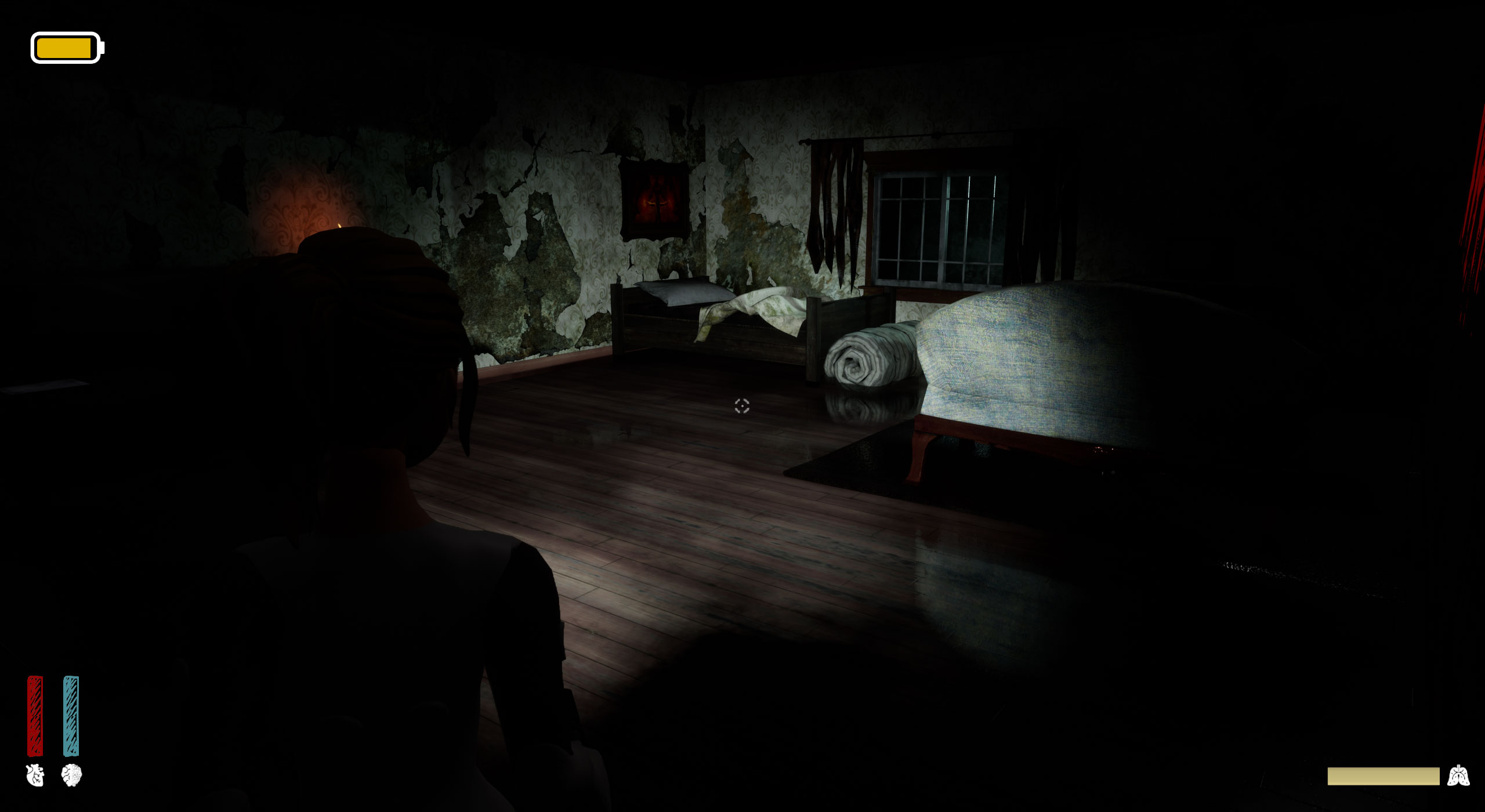Click the yellow fill inside the battery icon

point(64,46)
